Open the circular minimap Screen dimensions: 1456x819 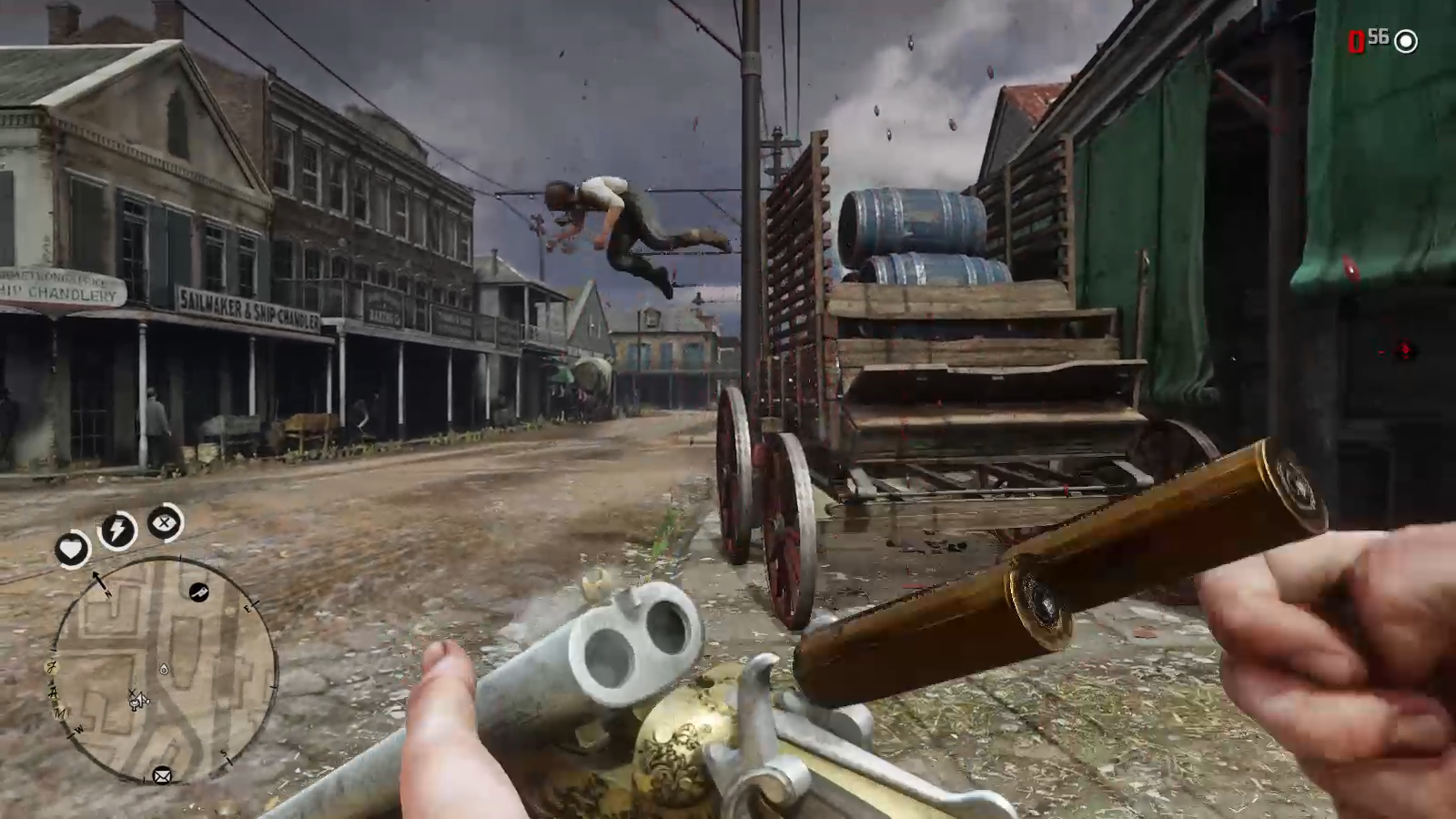pos(164,670)
